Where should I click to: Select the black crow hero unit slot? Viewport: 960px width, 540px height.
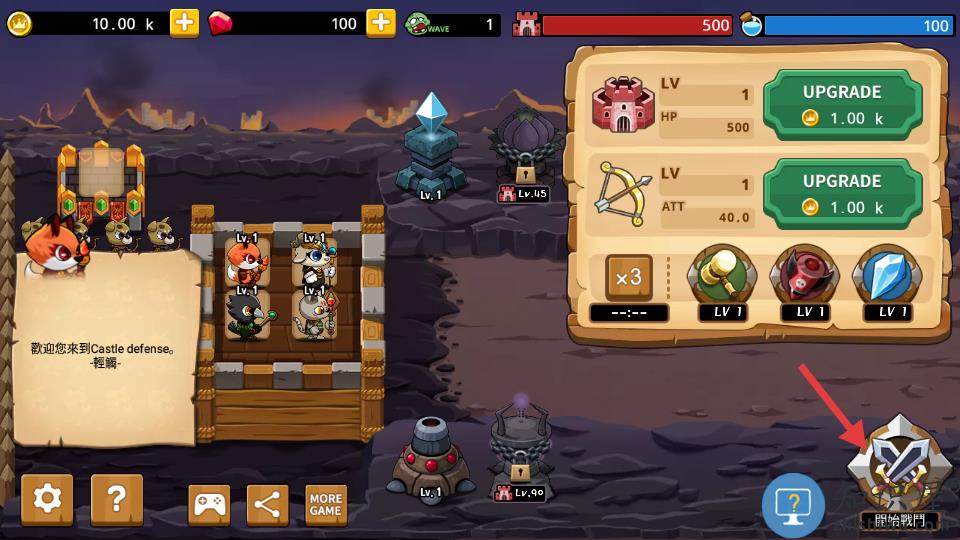pyautogui.click(x=244, y=315)
